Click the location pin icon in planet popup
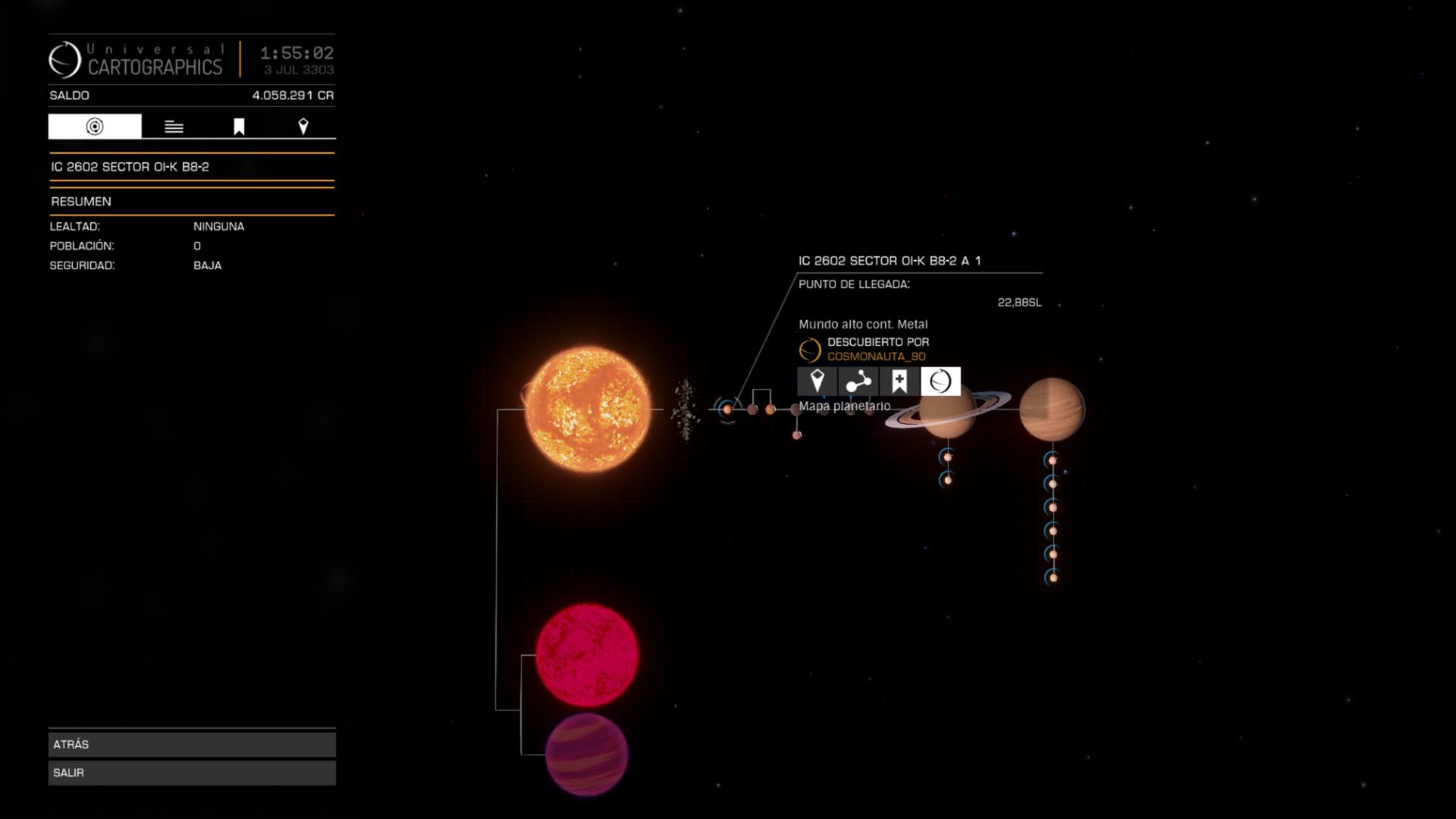 coord(817,381)
